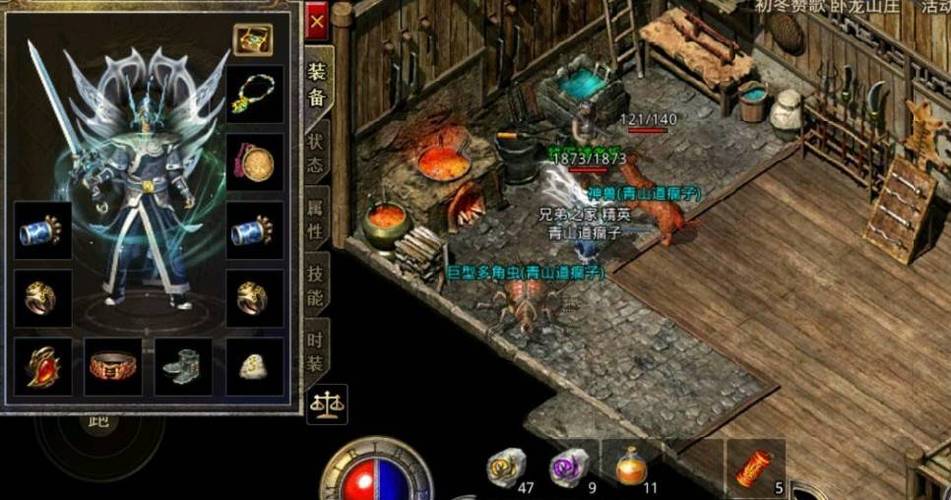This screenshot has width=951, height=500.
Task: Select the equipped necklace slot
Action: tap(254, 94)
